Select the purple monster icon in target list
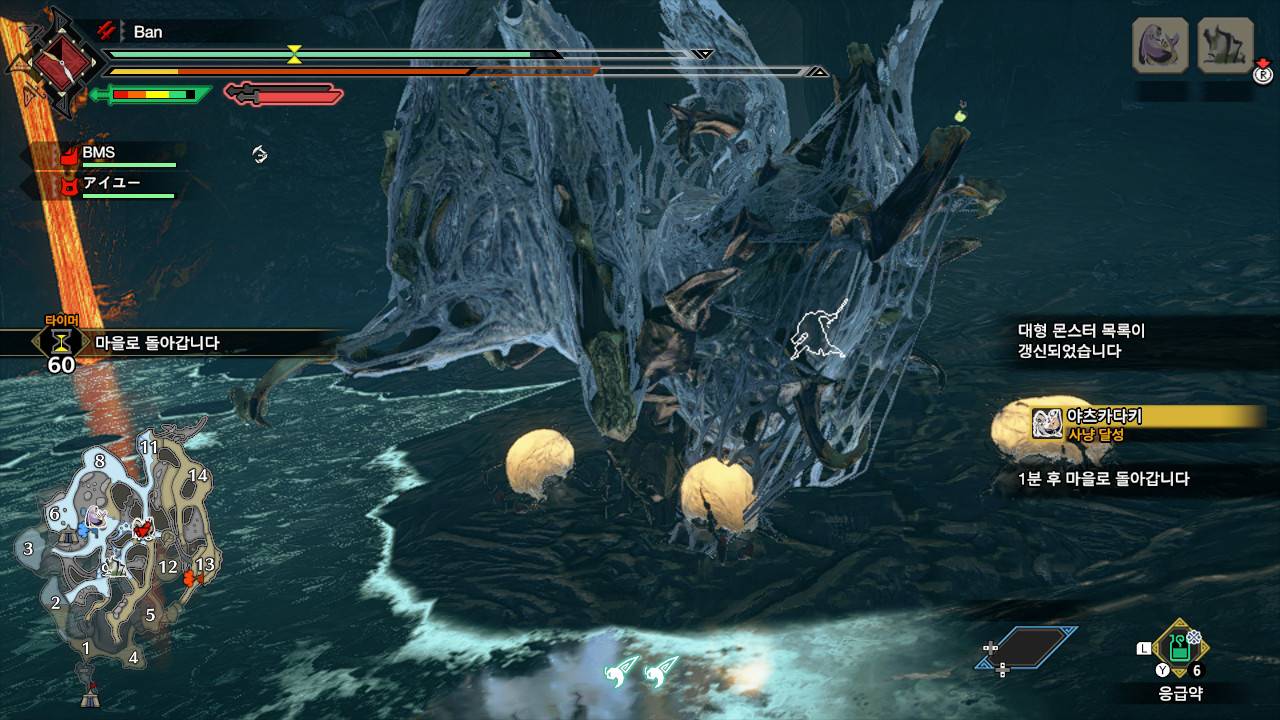Image resolution: width=1280 pixels, height=720 pixels. [x=1160, y=45]
